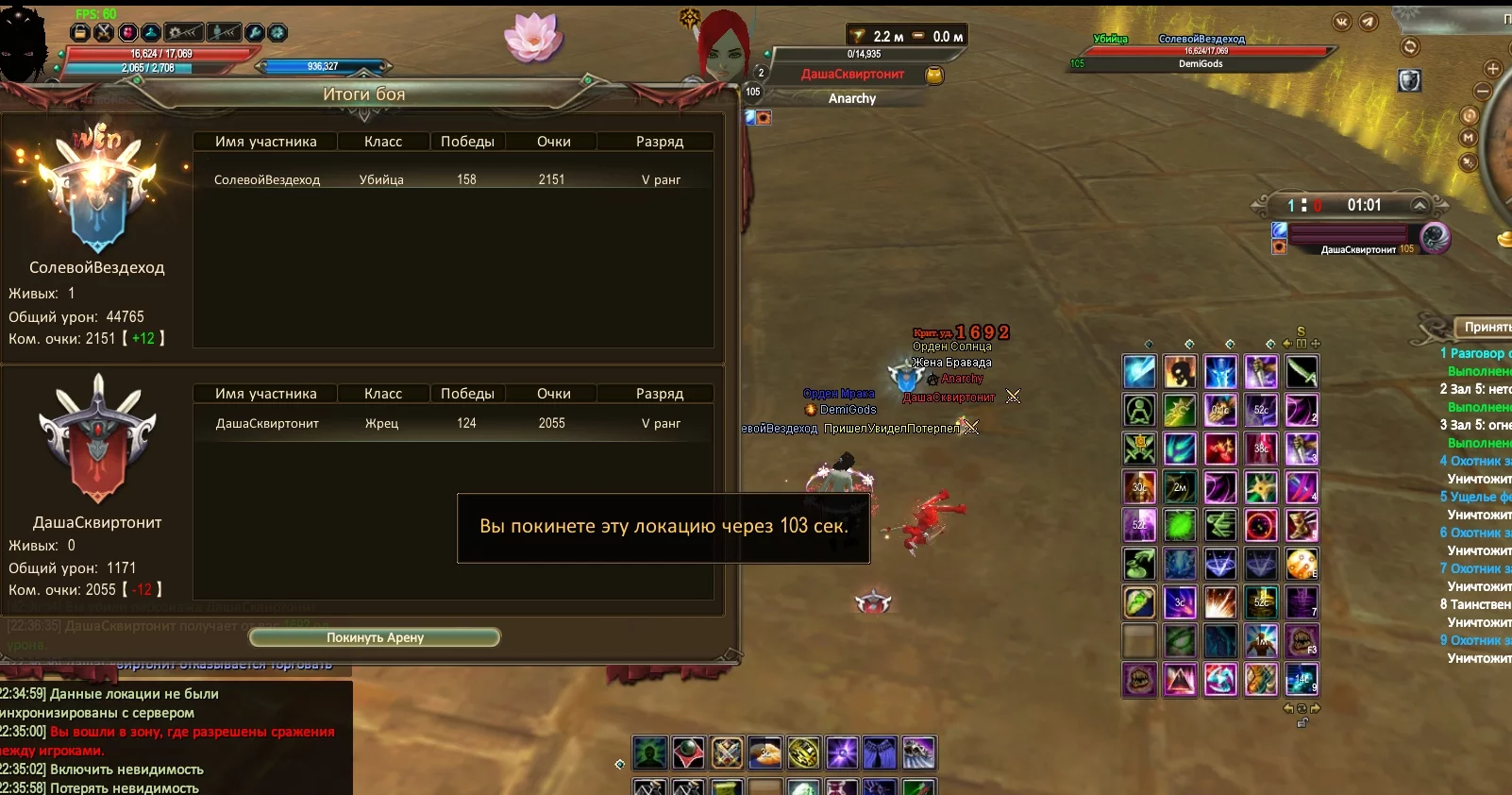Use the orange orb skill bound to E

tap(1301, 564)
